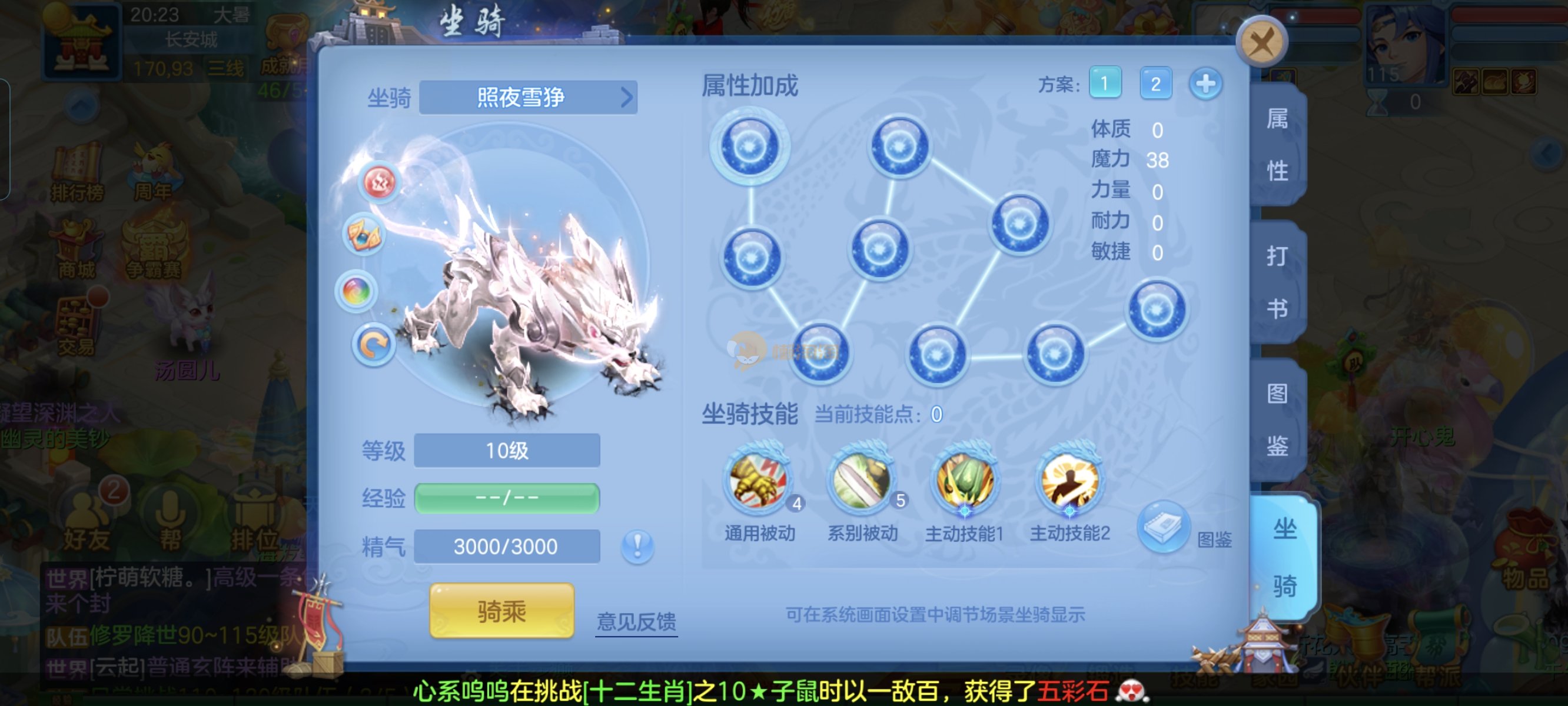Select the 坐骑 side tab

(x=1284, y=557)
